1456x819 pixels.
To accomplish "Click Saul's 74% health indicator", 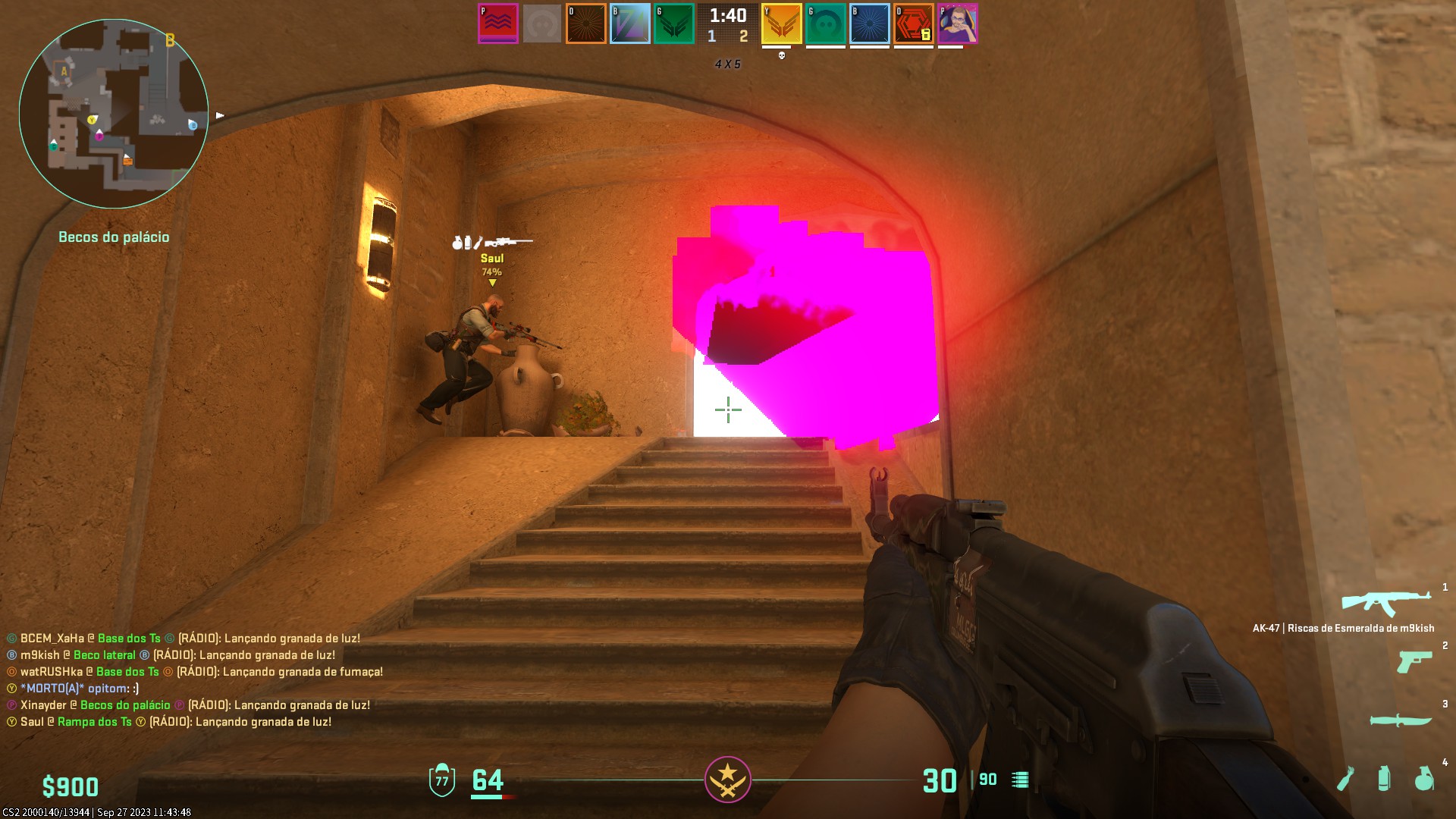I will coord(491,271).
